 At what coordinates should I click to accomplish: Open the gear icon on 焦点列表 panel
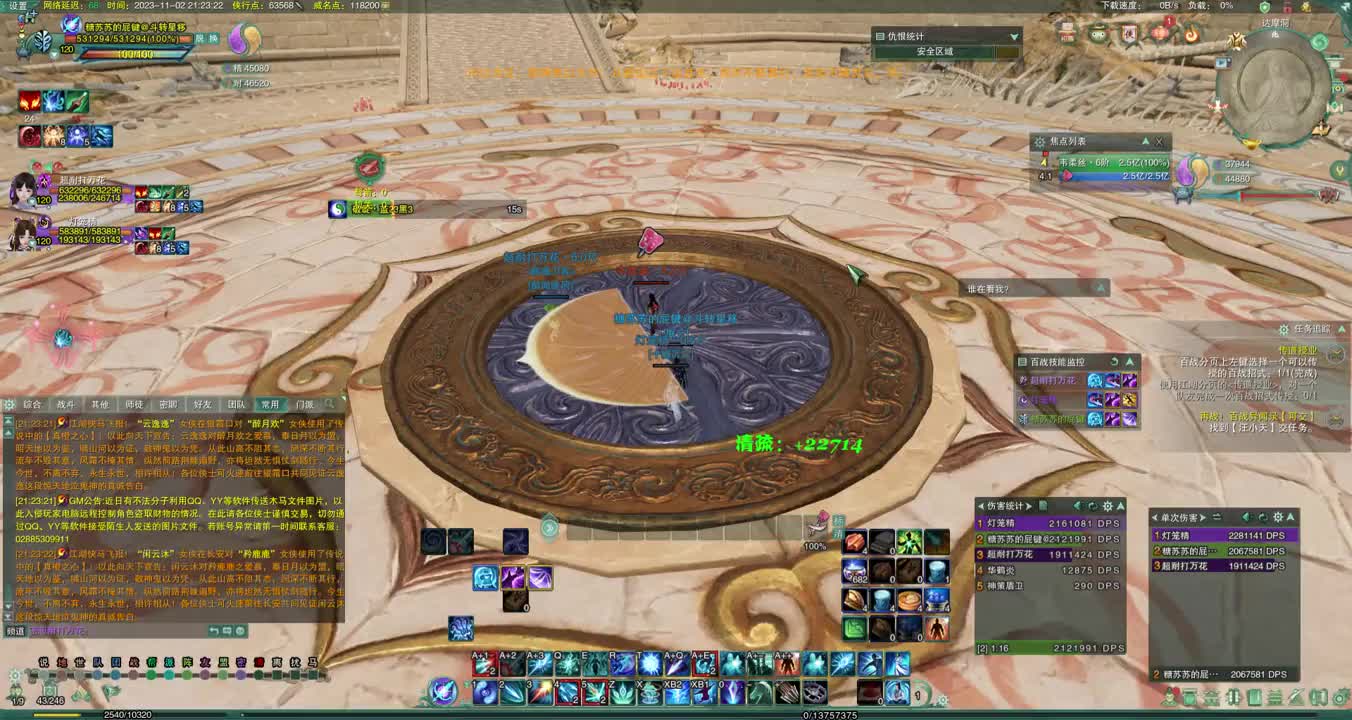point(1040,142)
